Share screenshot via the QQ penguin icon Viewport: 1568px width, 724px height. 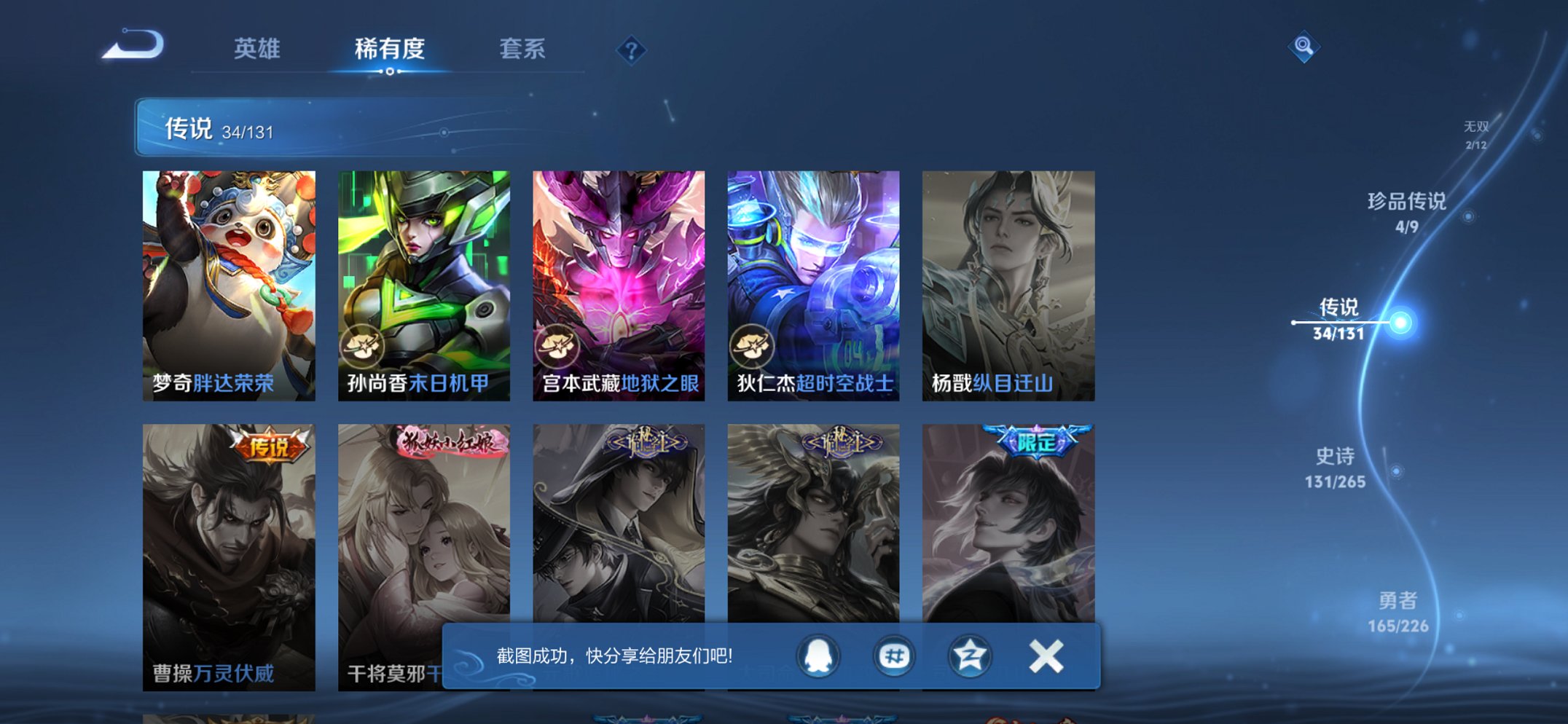(x=819, y=656)
